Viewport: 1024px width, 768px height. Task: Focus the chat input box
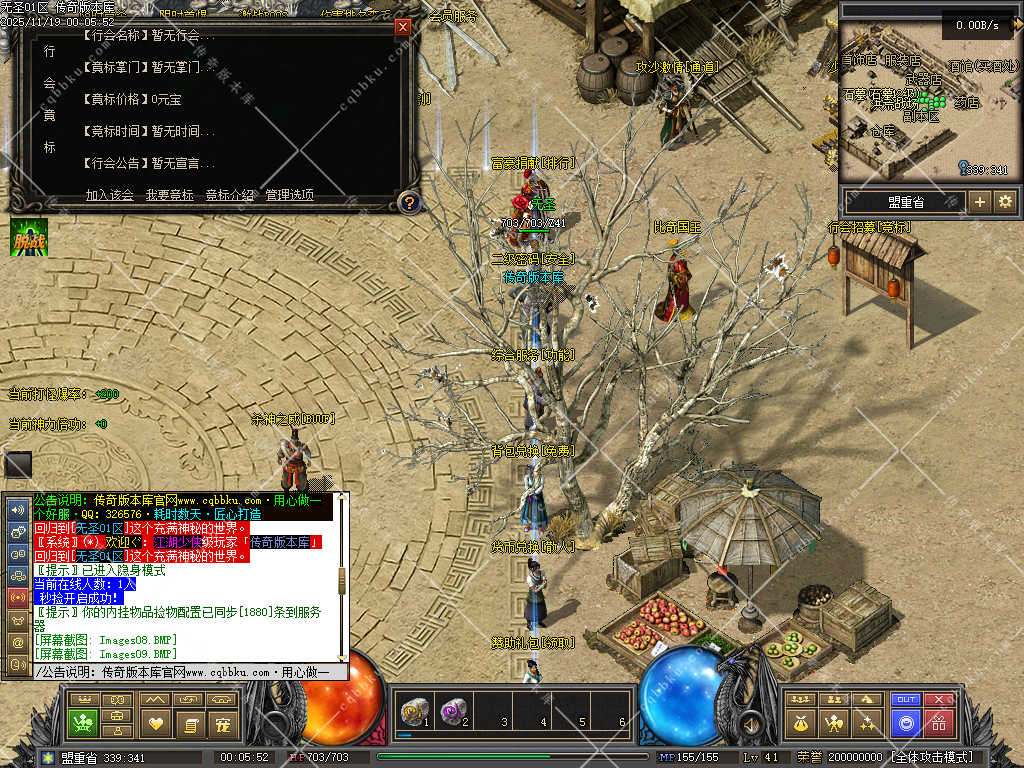click(190, 672)
